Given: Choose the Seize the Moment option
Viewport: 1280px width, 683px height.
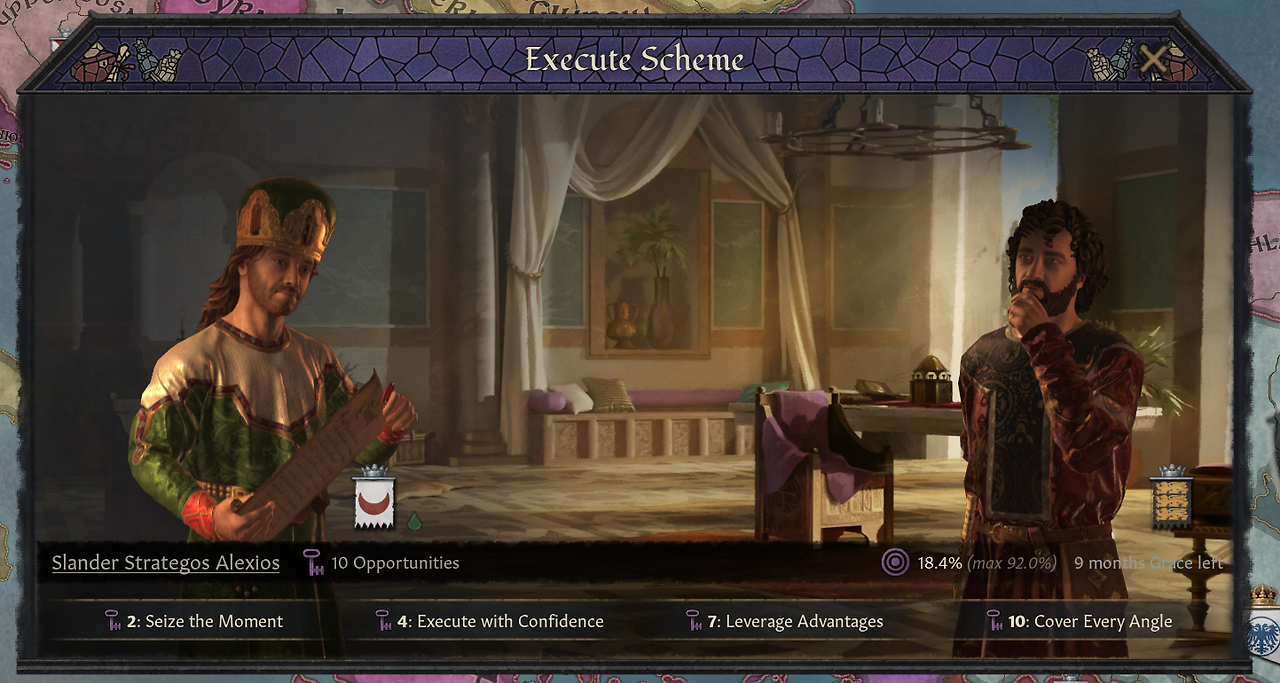Looking at the screenshot, I should (194, 621).
